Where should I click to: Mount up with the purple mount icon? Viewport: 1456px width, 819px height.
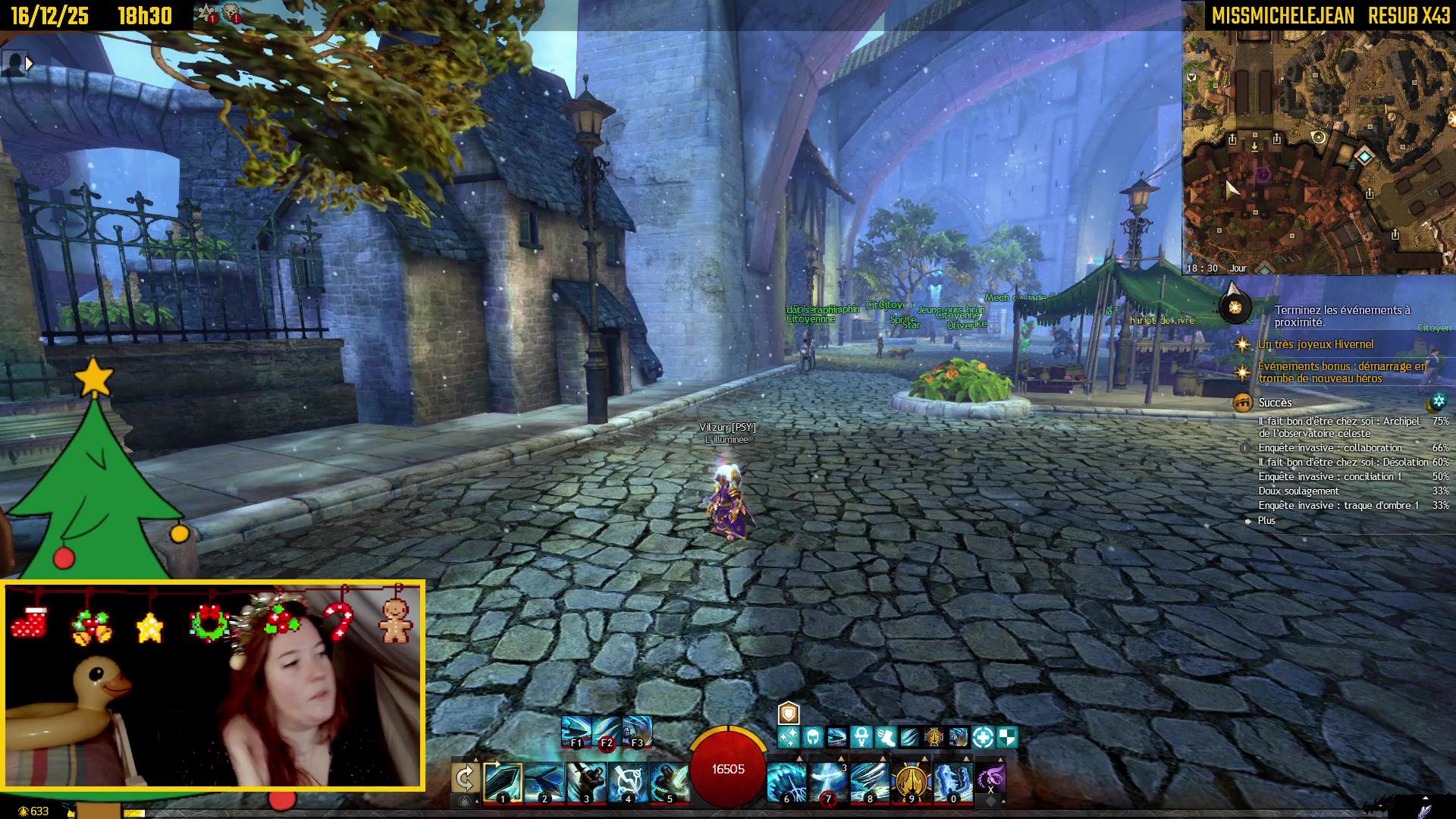click(990, 779)
